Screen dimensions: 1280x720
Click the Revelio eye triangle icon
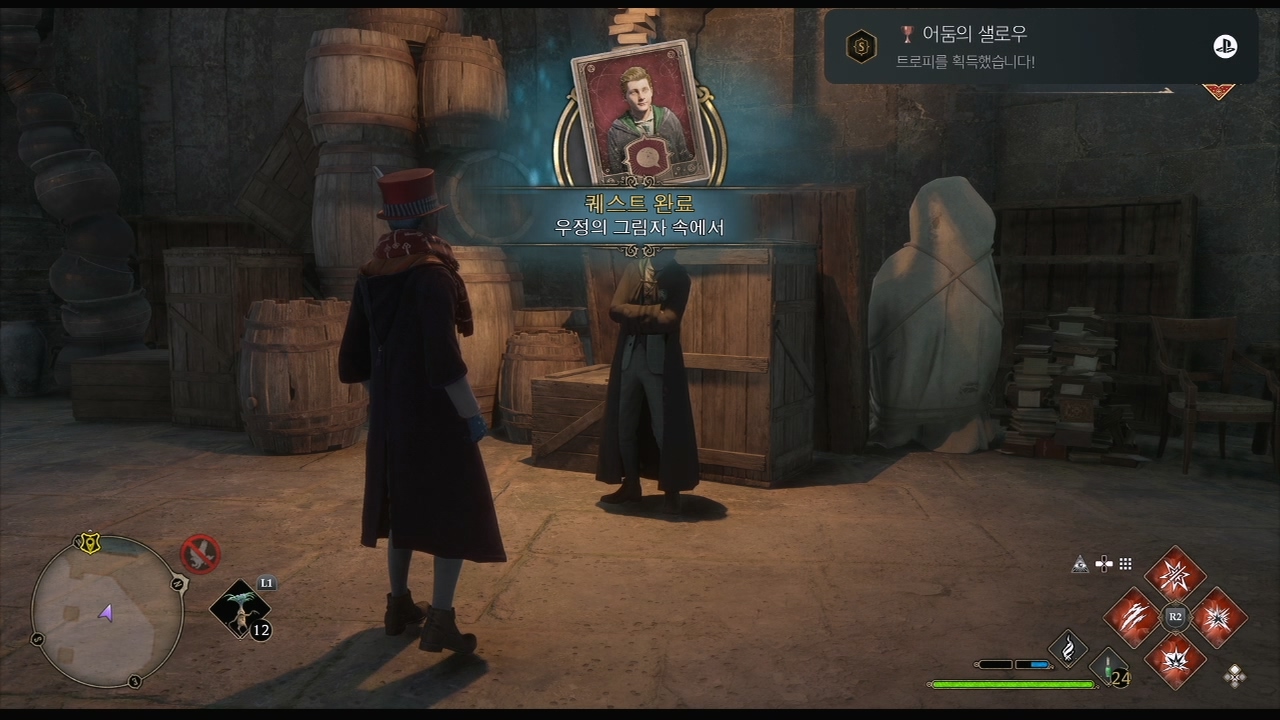[x=1080, y=564]
